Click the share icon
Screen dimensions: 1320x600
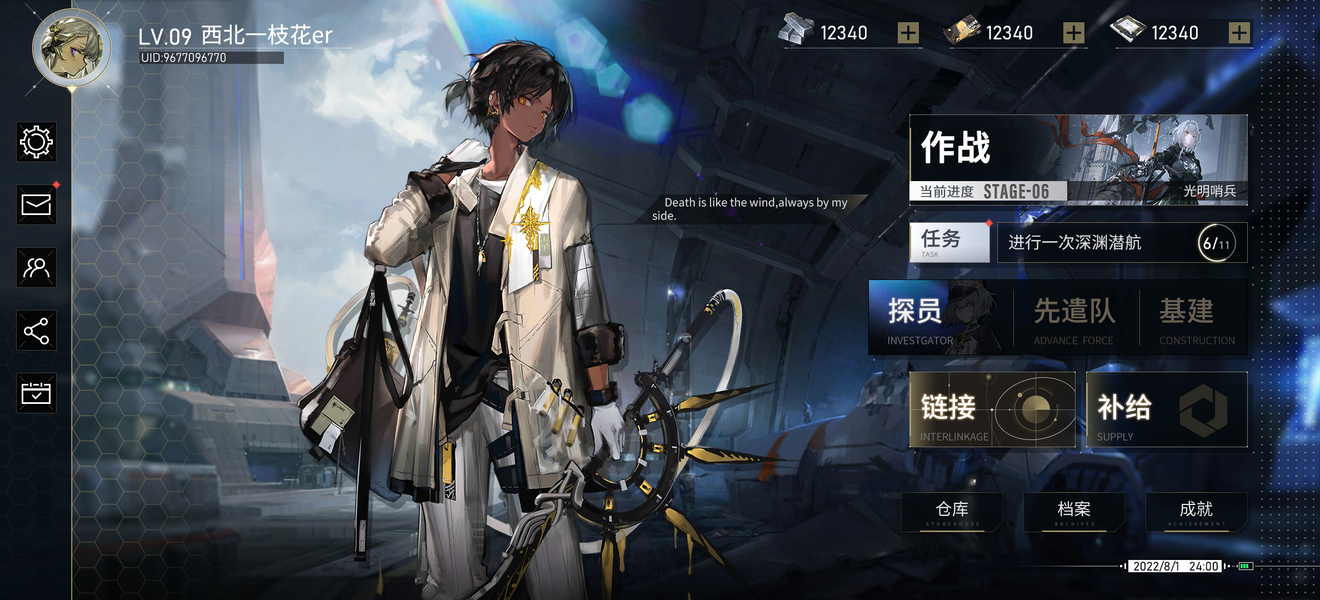pyautogui.click(x=37, y=331)
